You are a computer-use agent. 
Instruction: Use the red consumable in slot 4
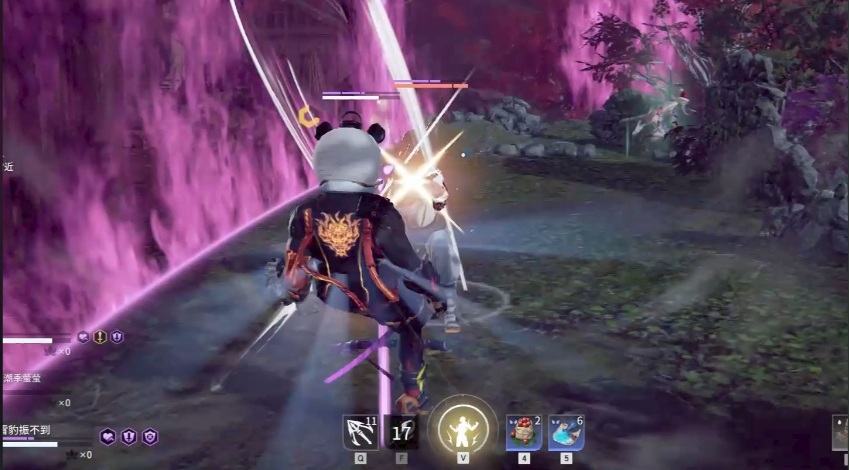pos(524,432)
